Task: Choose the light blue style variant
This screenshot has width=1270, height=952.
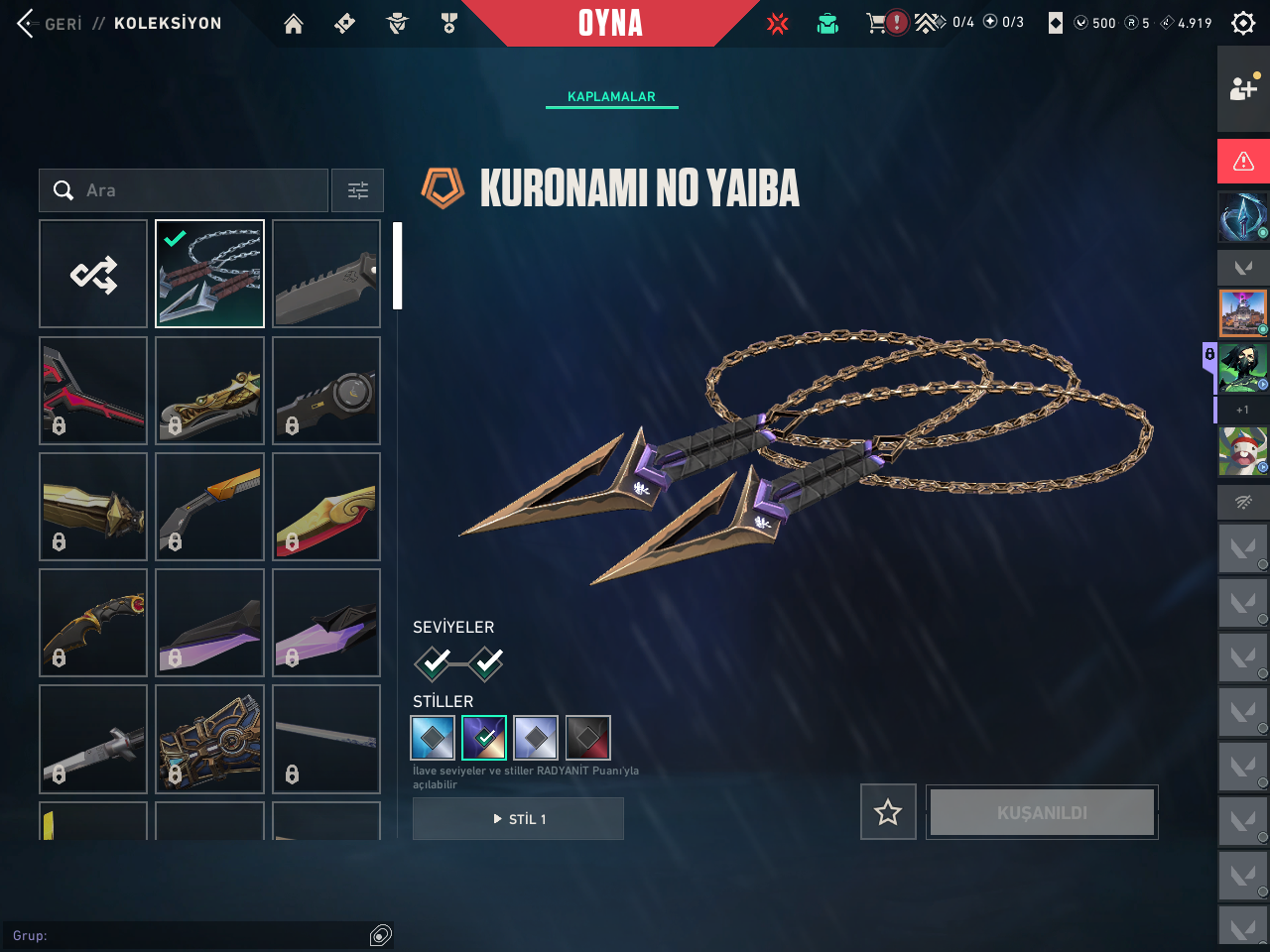Action: point(433,738)
